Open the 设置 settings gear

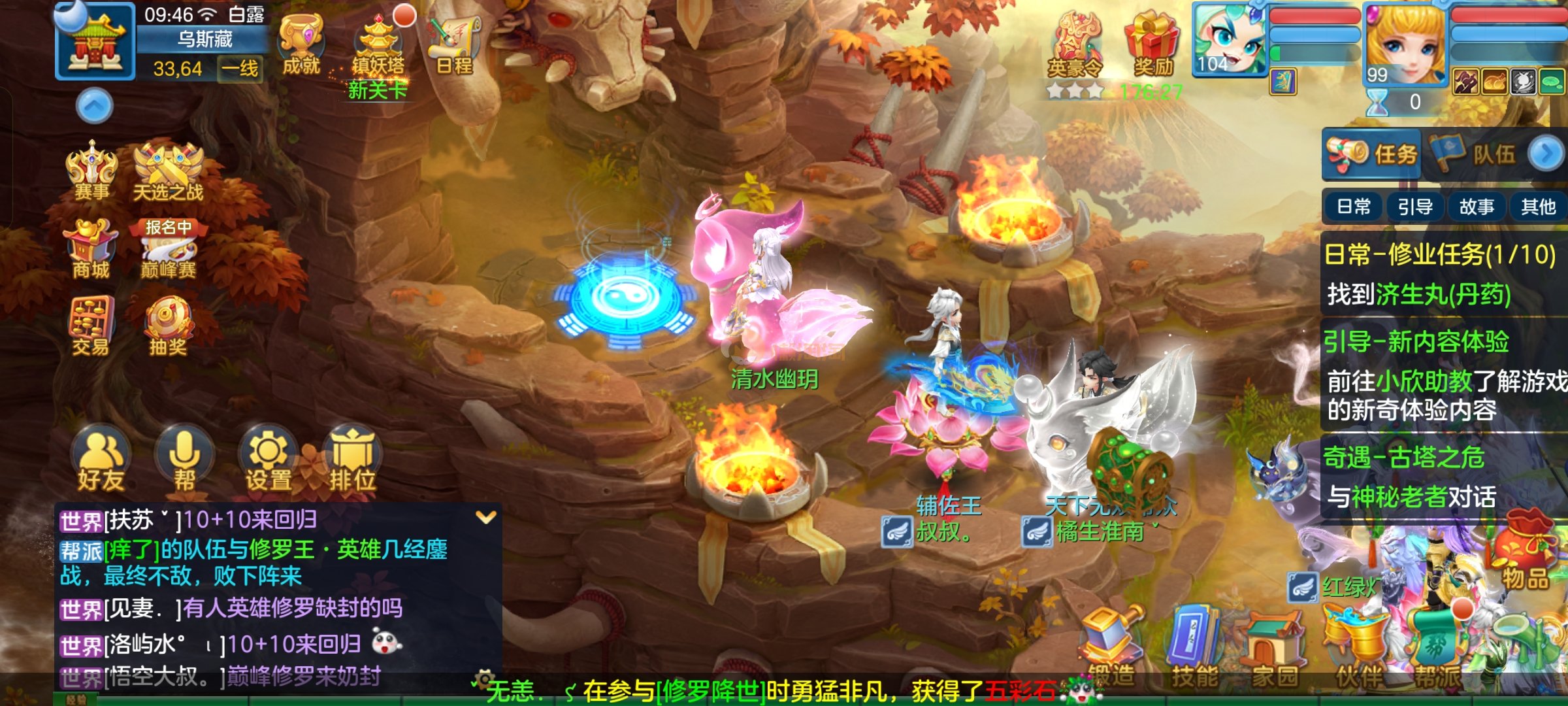[x=268, y=460]
